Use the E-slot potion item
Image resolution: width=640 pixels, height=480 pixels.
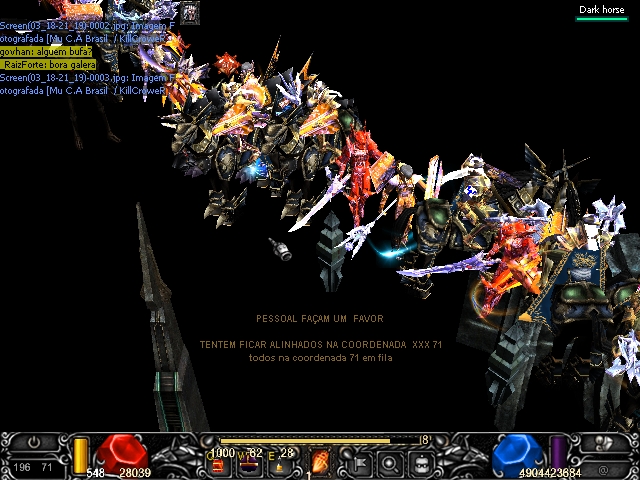(281, 462)
